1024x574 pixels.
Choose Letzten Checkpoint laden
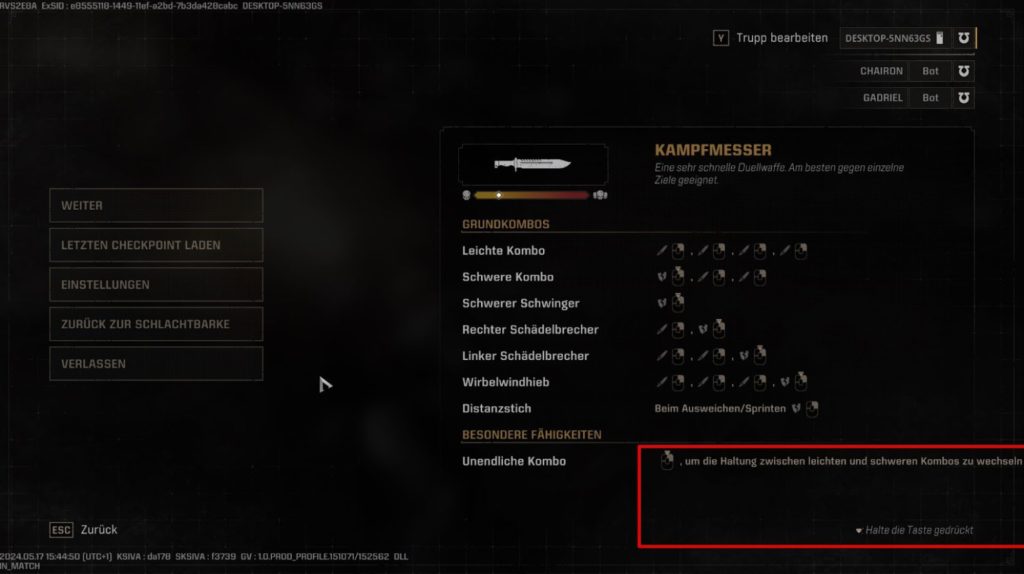[x=155, y=245]
